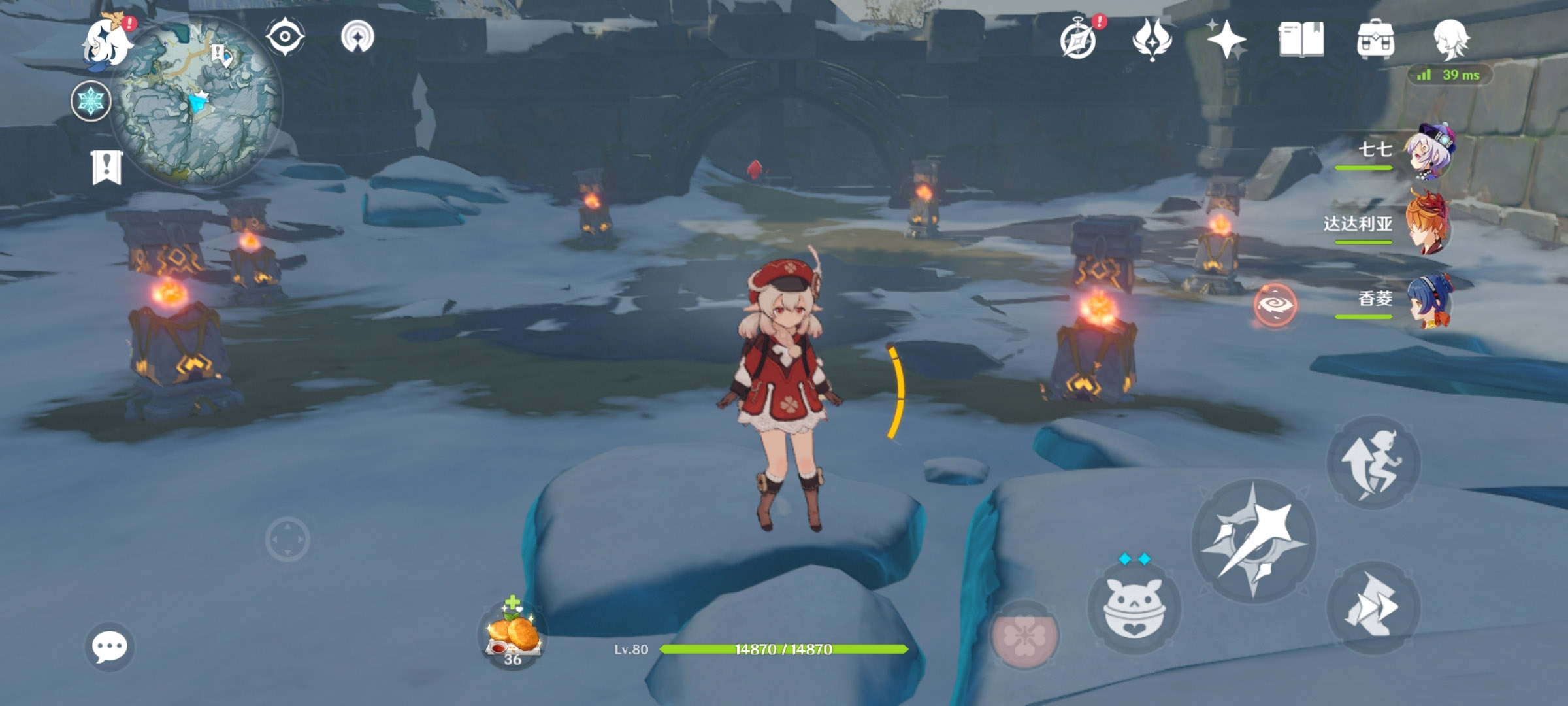1568x706 pixels.
Task: Open the co-op signal icon
Action: (x=357, y=36)
